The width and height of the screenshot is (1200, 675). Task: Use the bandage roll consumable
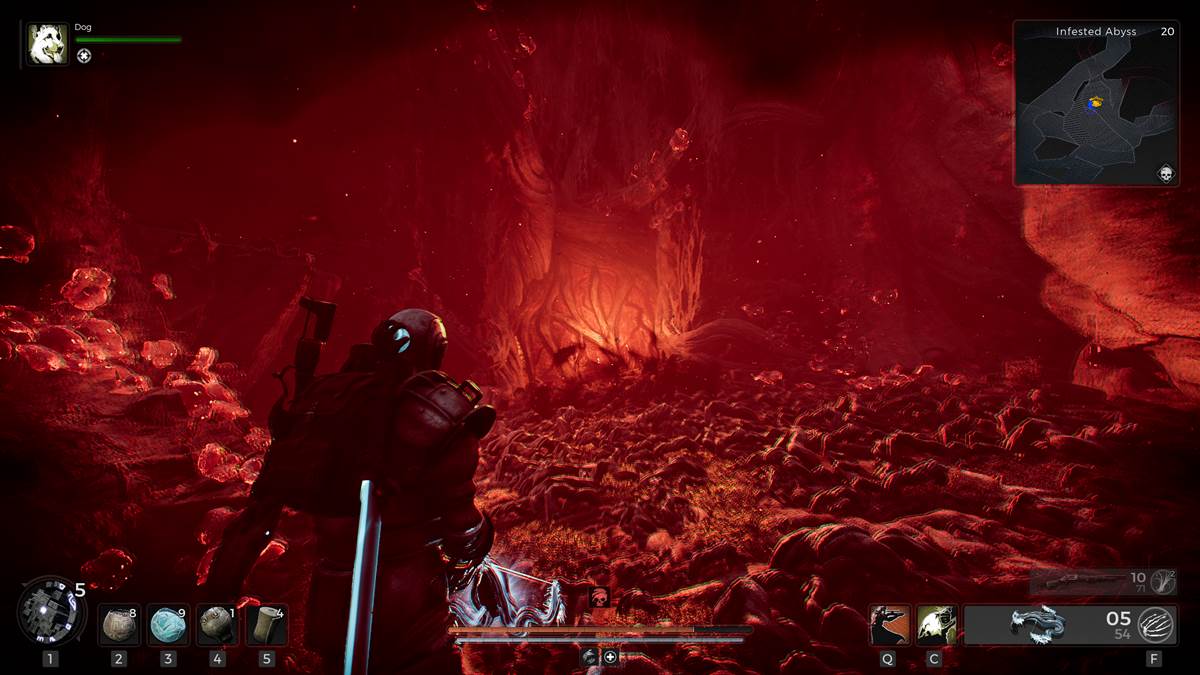pos(266,625)
